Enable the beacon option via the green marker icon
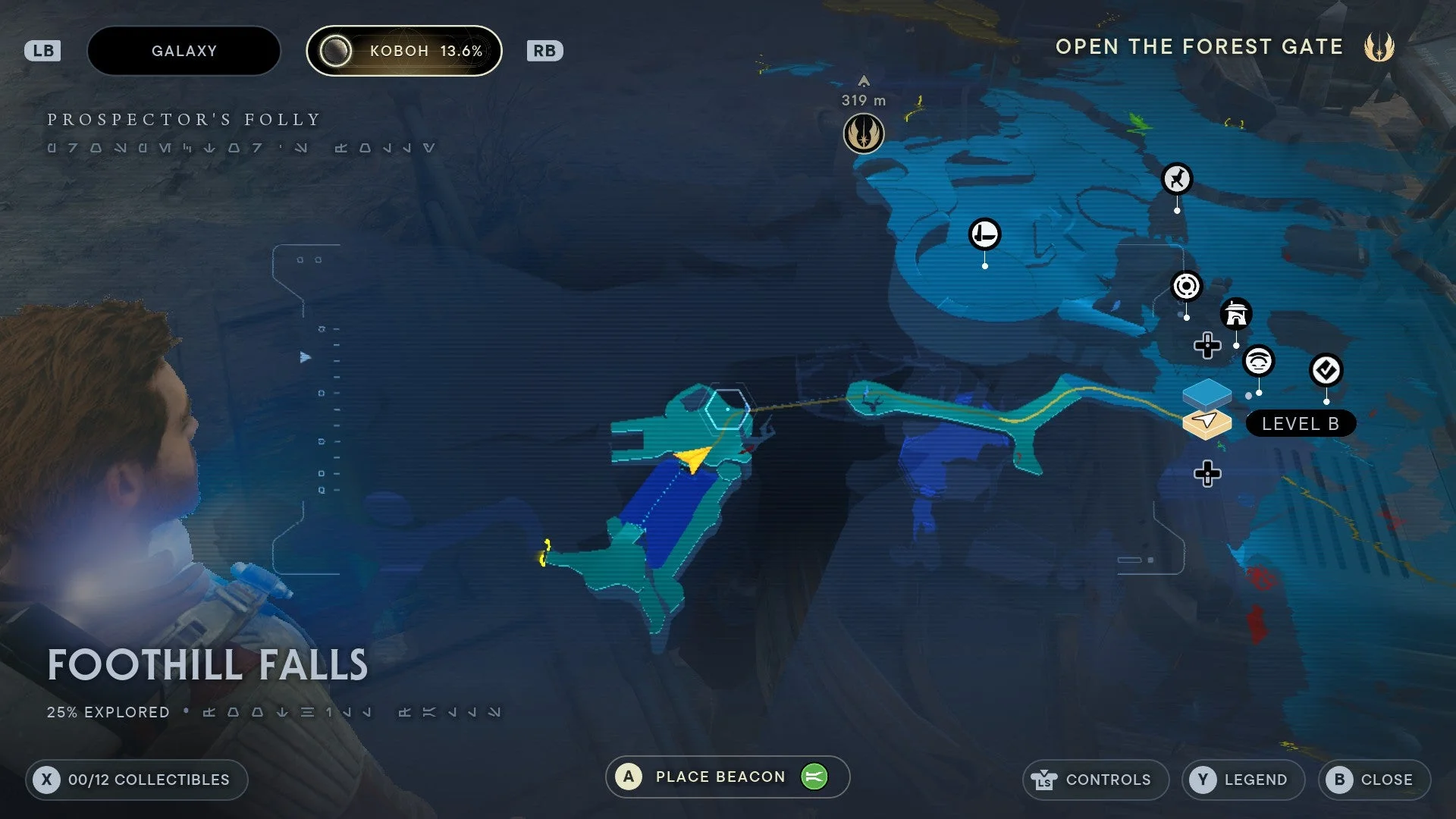This screenshot has width=1456, height=819. [813, 777]
